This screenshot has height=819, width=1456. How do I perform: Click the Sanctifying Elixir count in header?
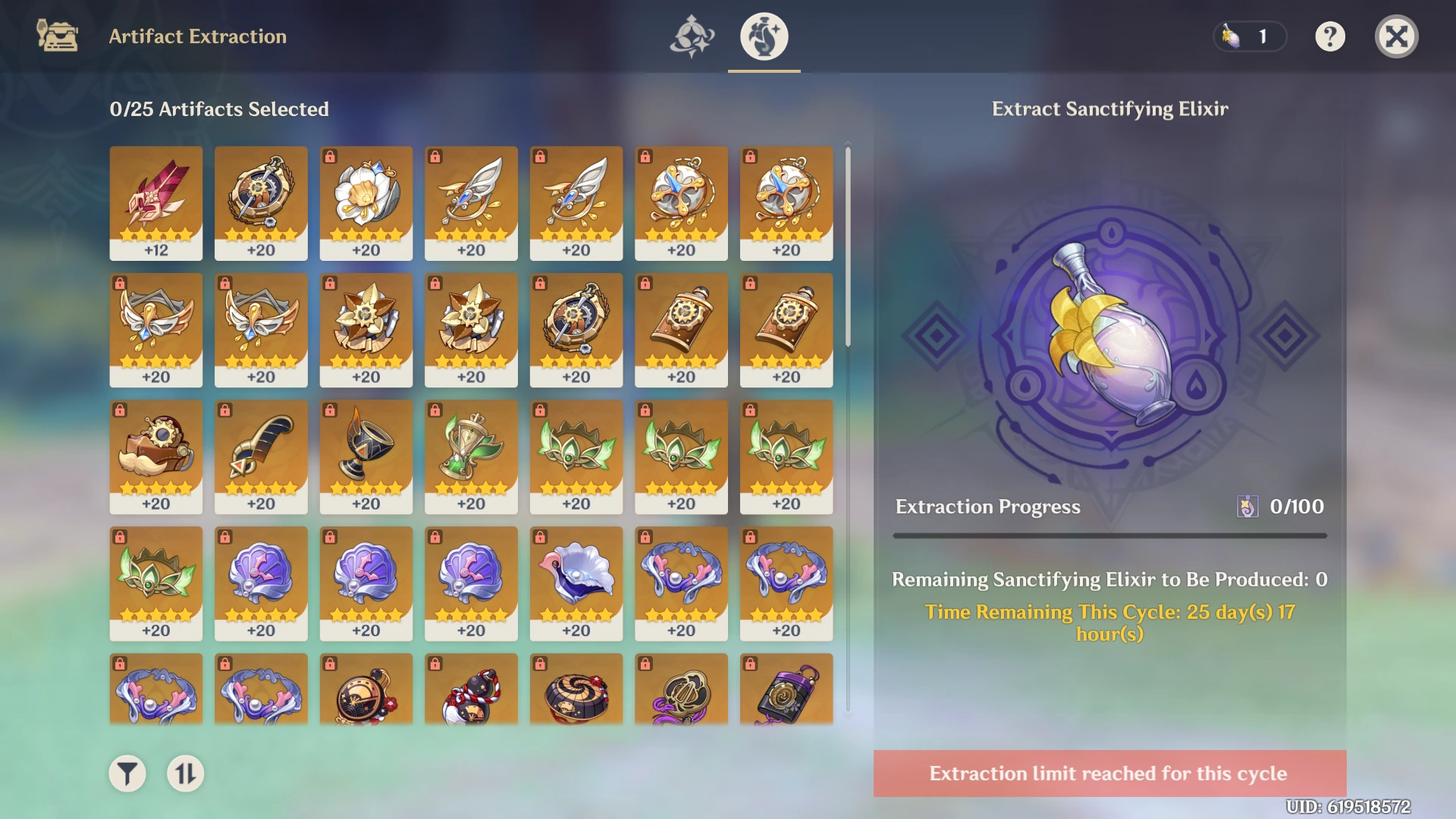tap(1250, 36)
